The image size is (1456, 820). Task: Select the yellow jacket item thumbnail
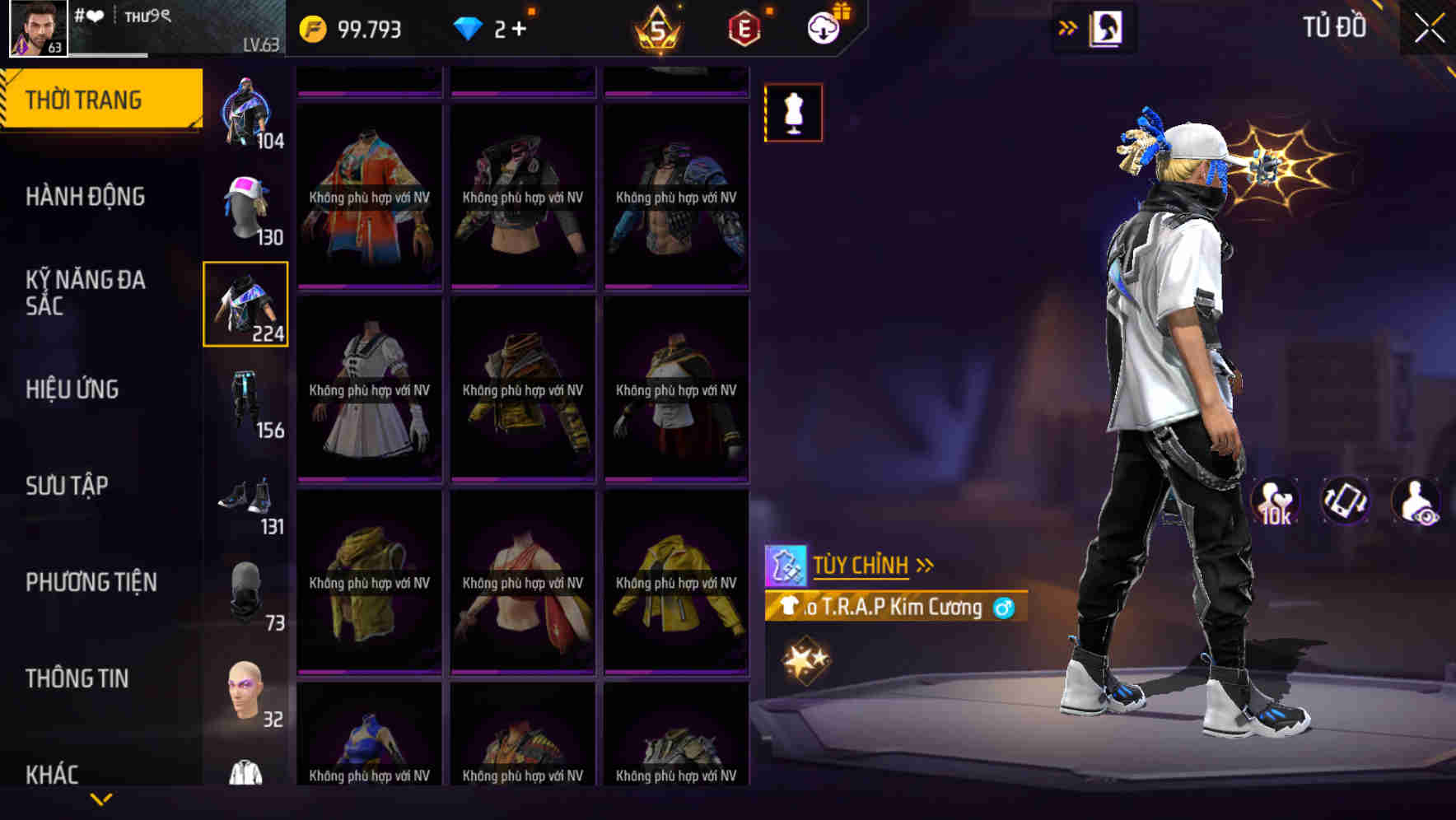coord(675,585)
